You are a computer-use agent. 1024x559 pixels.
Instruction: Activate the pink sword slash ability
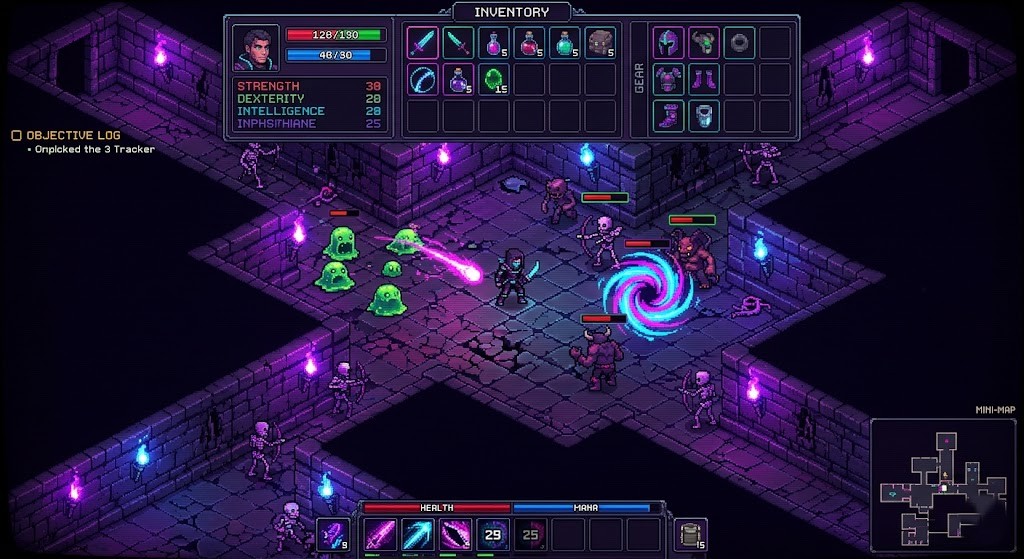(x=379, y=535)
